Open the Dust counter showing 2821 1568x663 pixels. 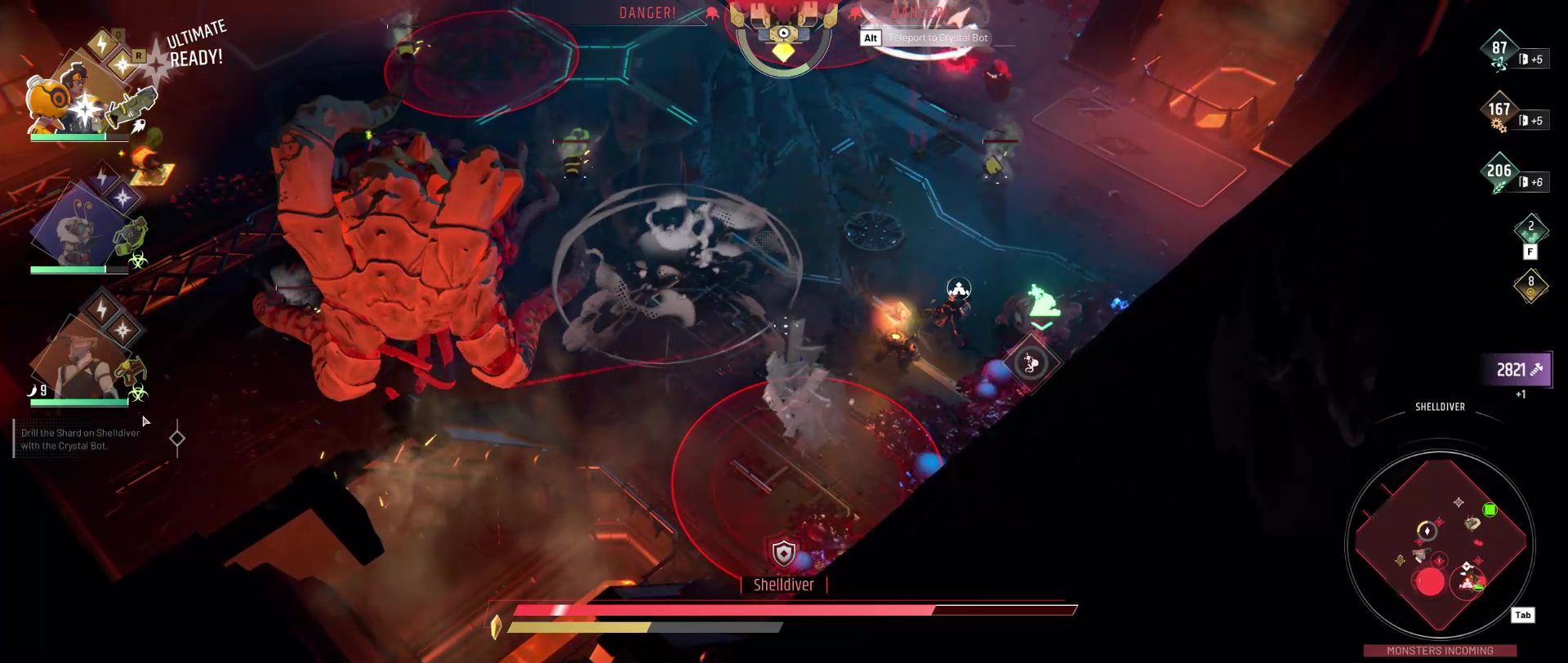click(1515, 369)
